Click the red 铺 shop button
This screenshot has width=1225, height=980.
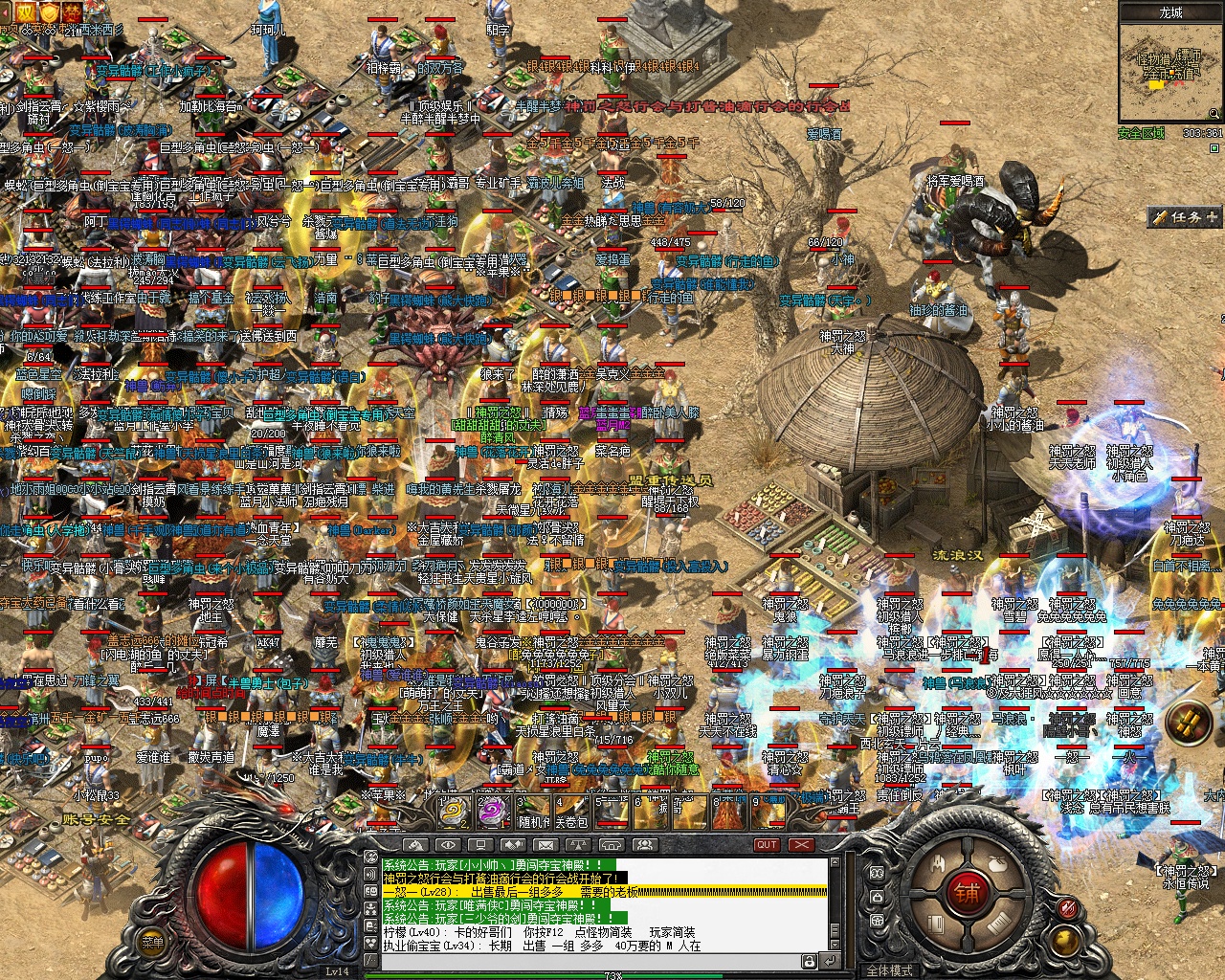tap(966, 894)
